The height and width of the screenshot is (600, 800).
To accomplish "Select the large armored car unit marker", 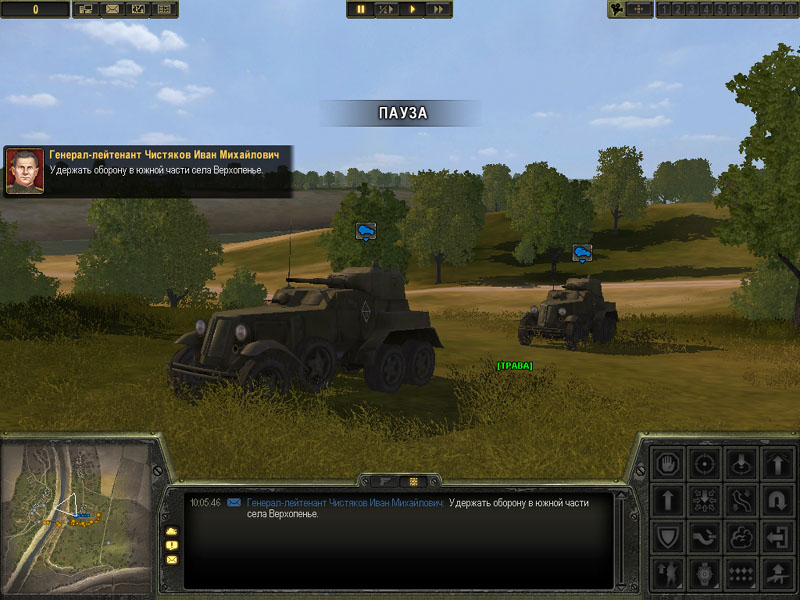I will click(365, 231).
